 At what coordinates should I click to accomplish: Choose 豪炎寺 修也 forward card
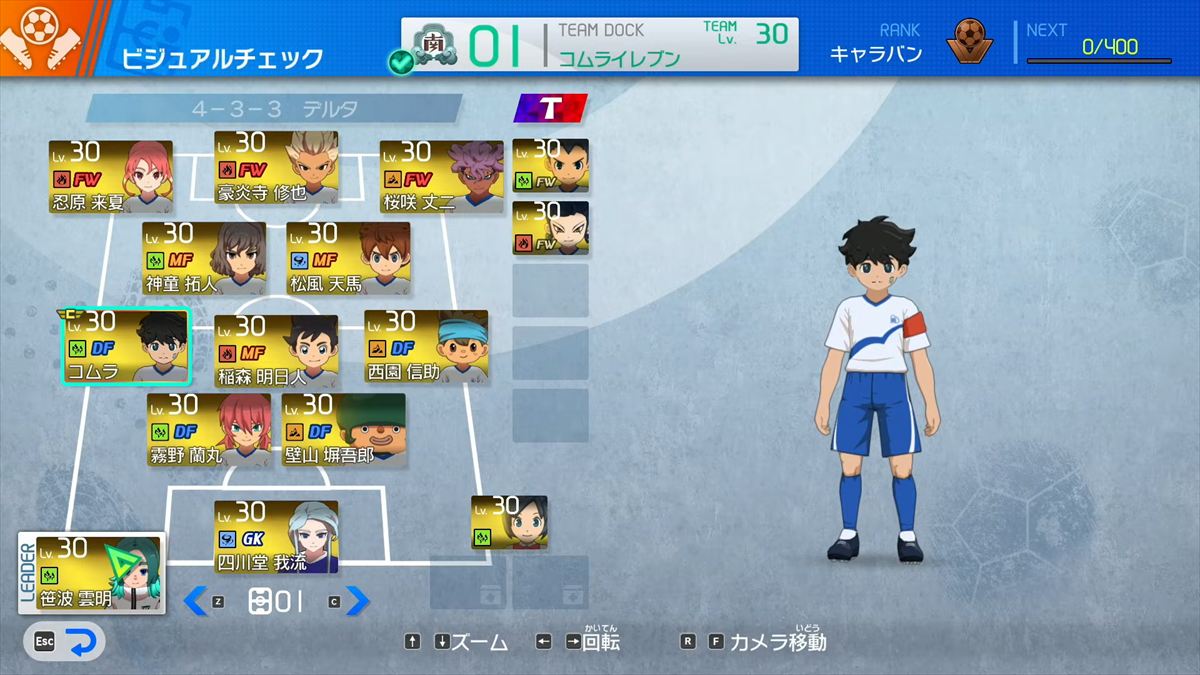pos(276,167)
